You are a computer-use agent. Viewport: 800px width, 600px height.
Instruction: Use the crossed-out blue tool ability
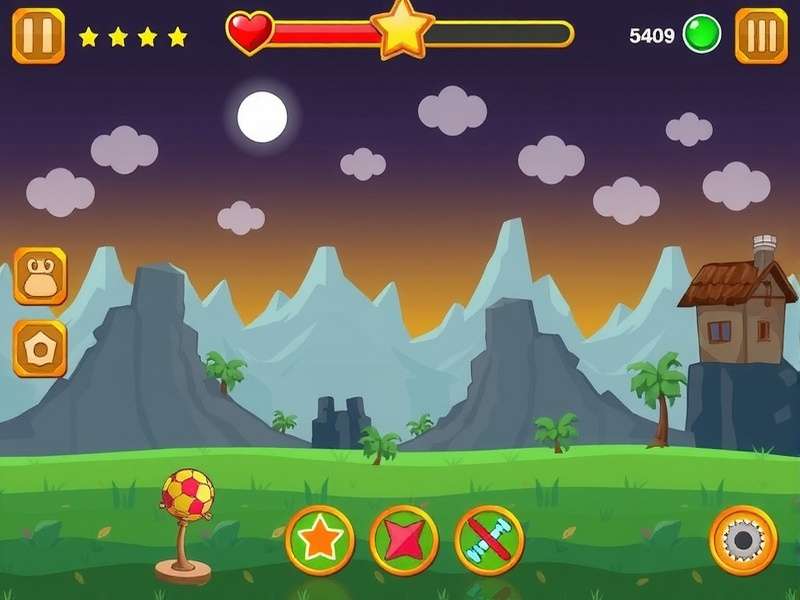point(489,540)
